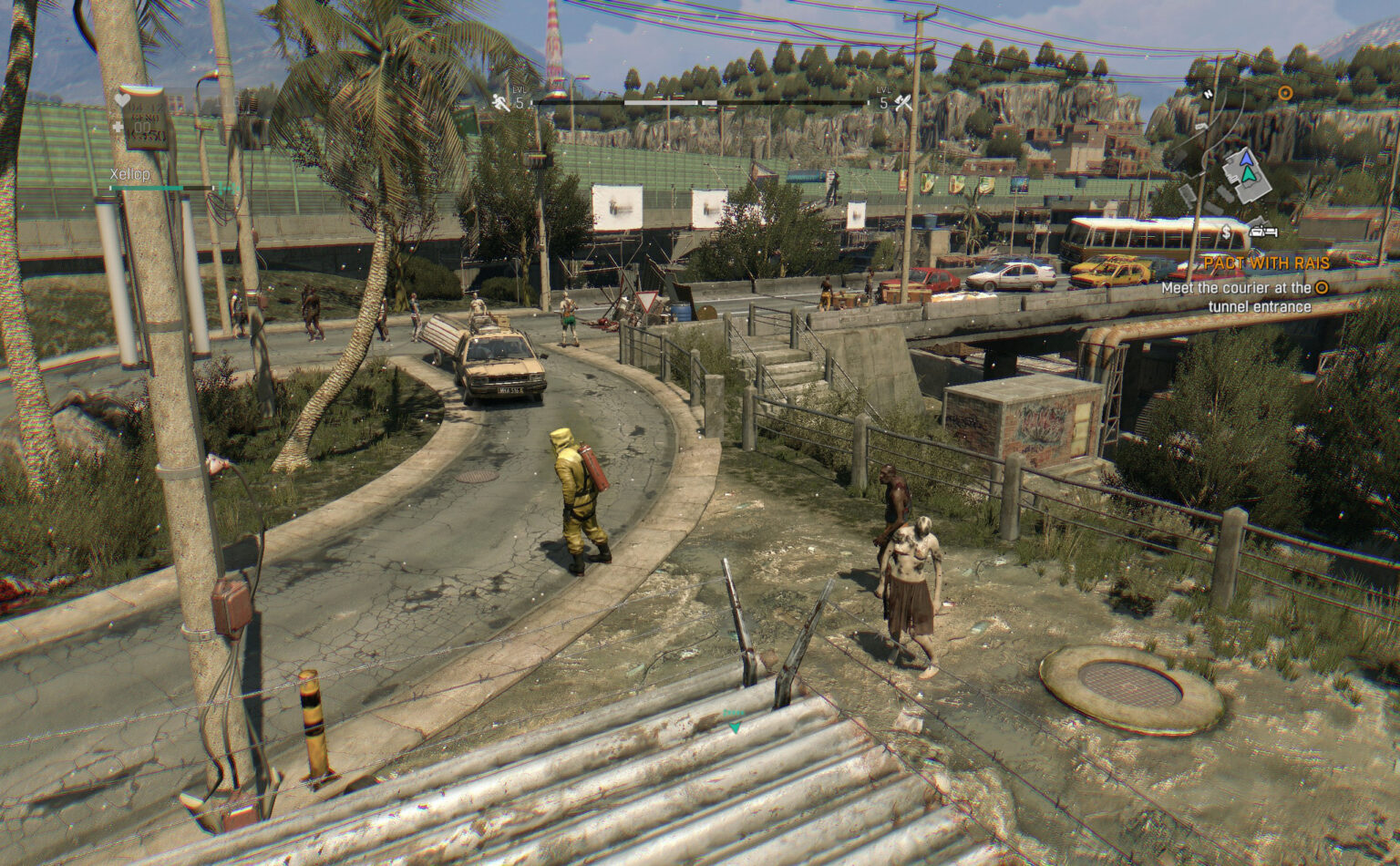The image size is (1400, 866).
Task: Select the weapon pickup icon below the minimap
Action: pos(1263,232)
